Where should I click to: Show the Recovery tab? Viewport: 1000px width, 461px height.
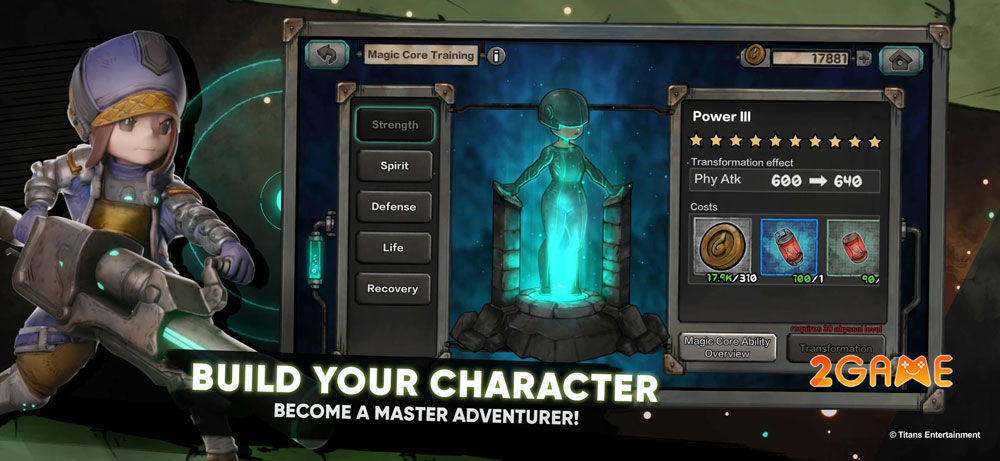coord(394,289)
